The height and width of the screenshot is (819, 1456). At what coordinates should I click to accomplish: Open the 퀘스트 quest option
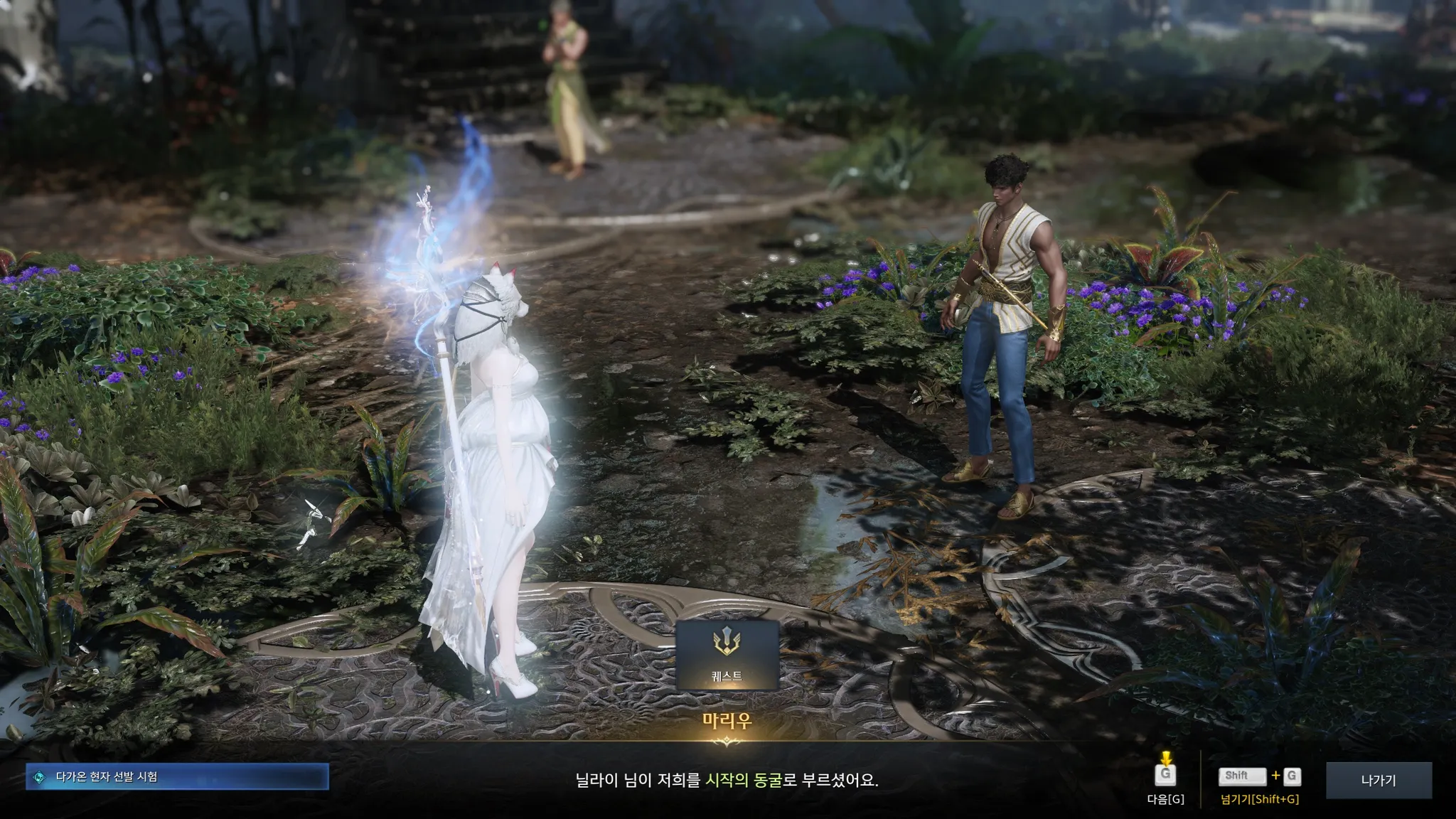[x=727, y=654]
